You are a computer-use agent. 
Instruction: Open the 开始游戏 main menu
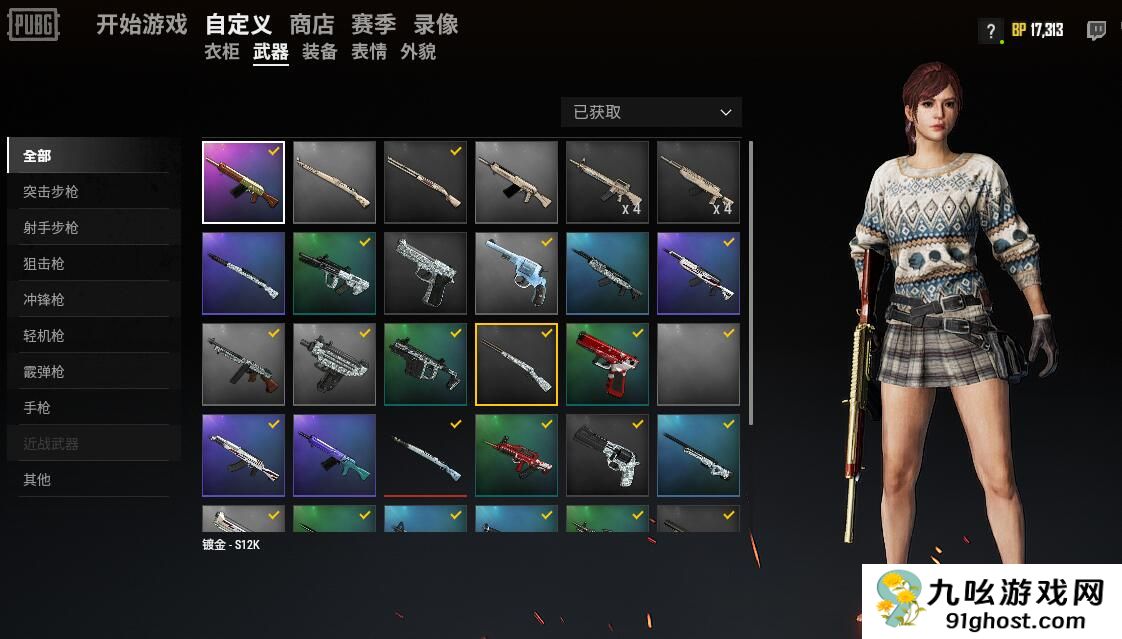tap(141, 25)
